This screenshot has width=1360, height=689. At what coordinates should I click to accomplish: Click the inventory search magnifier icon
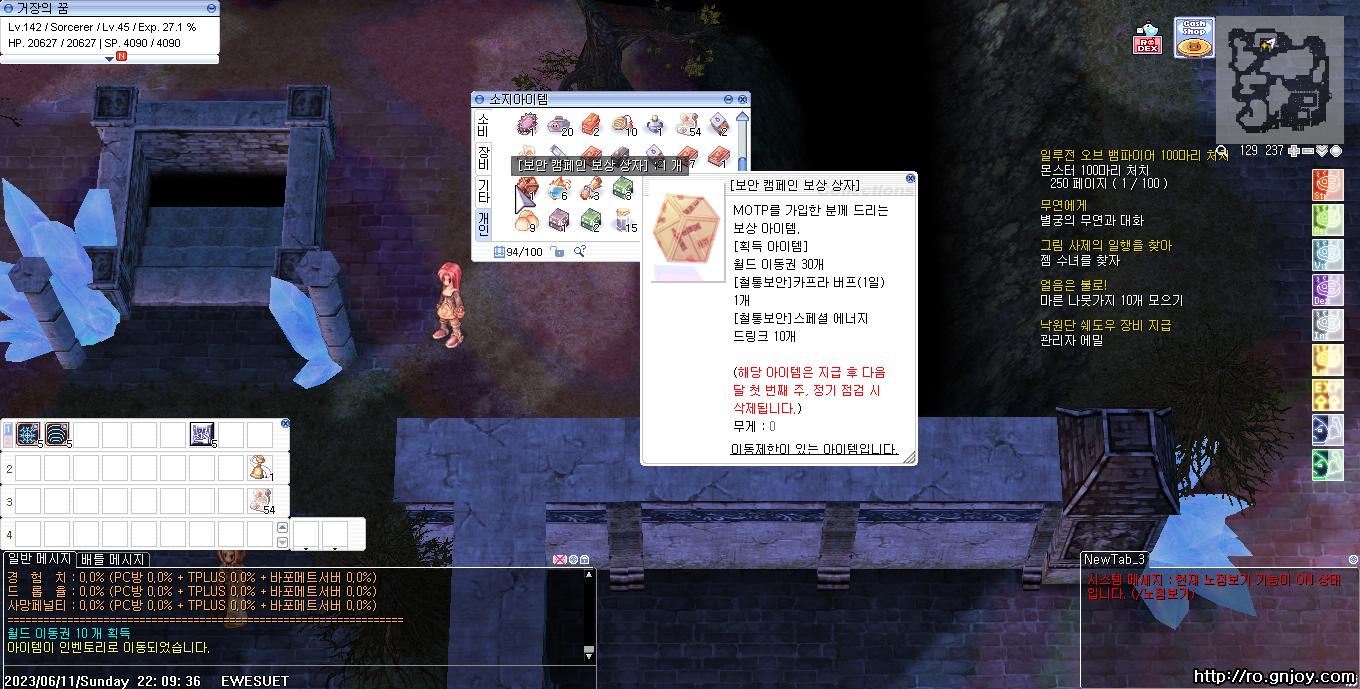[x=579, y=251]
